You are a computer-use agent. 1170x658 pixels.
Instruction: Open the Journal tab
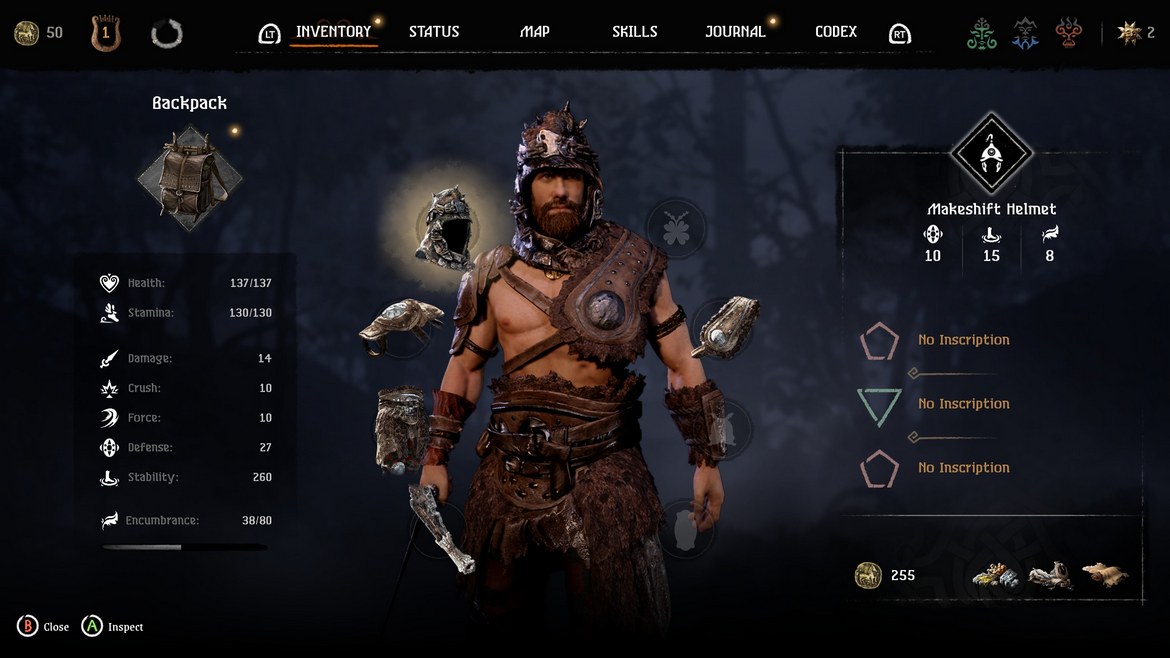point(735,32)
